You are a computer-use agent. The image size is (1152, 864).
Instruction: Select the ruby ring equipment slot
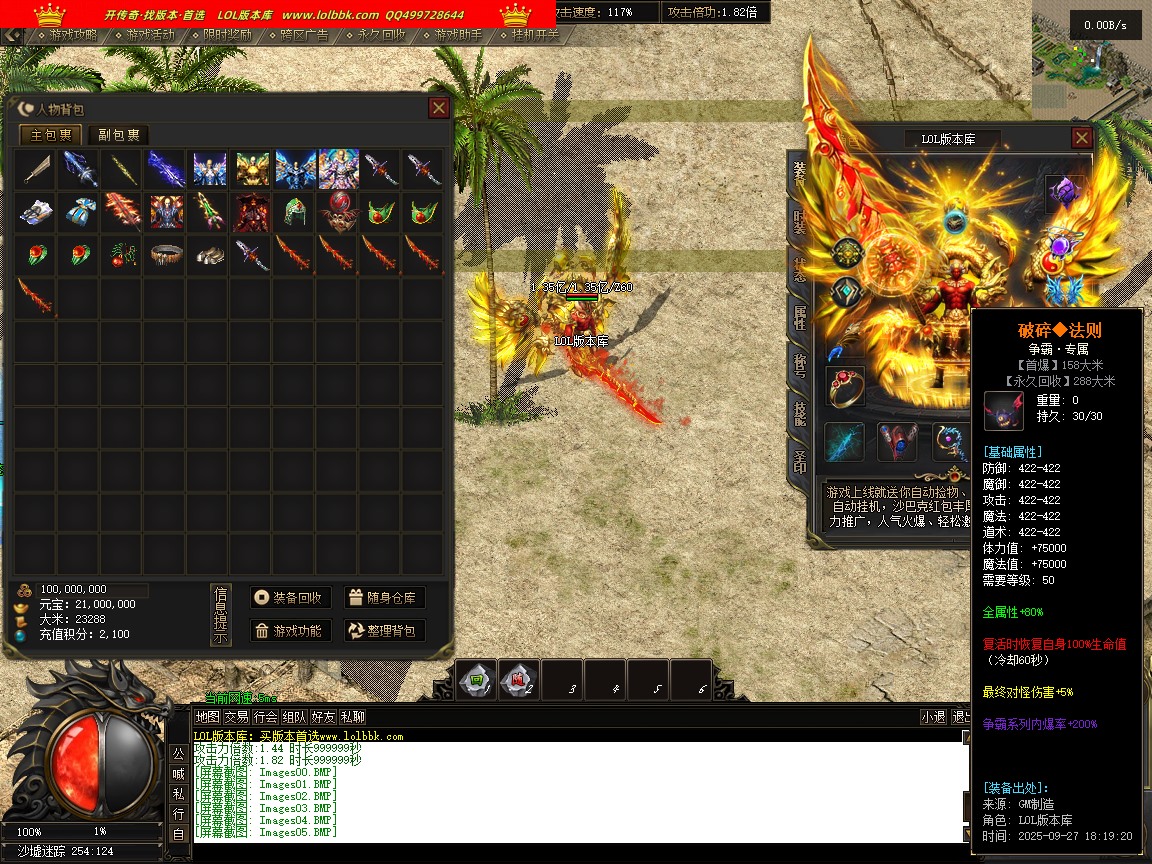(x=845, y=387)
